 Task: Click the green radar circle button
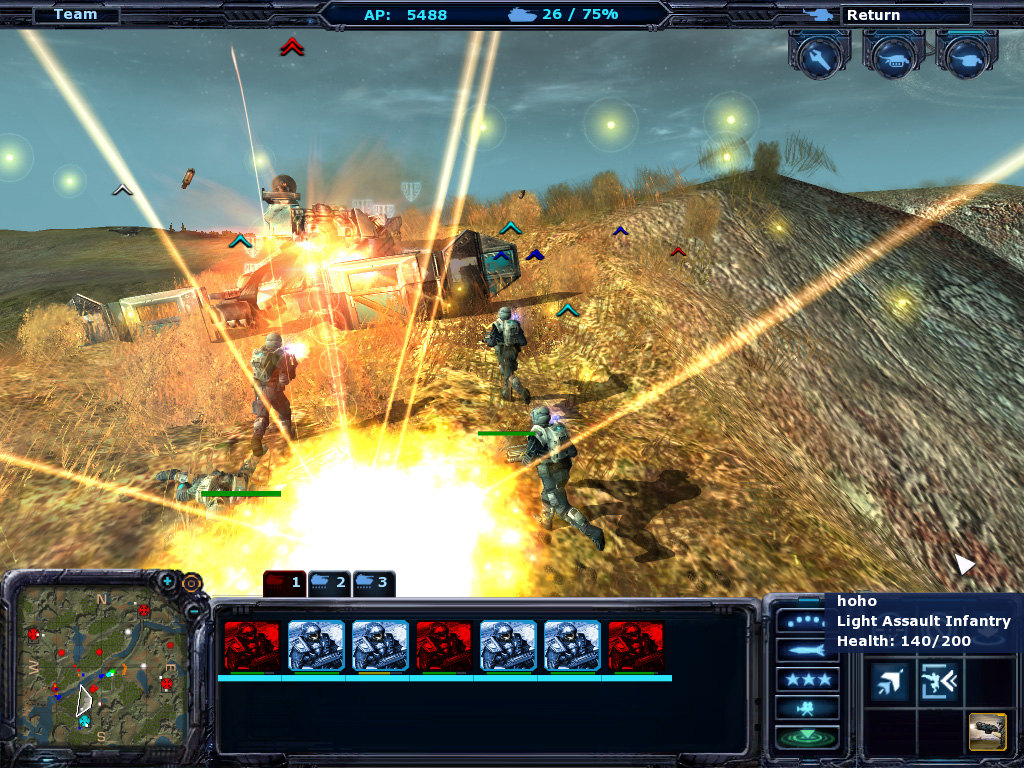[806, 738]
